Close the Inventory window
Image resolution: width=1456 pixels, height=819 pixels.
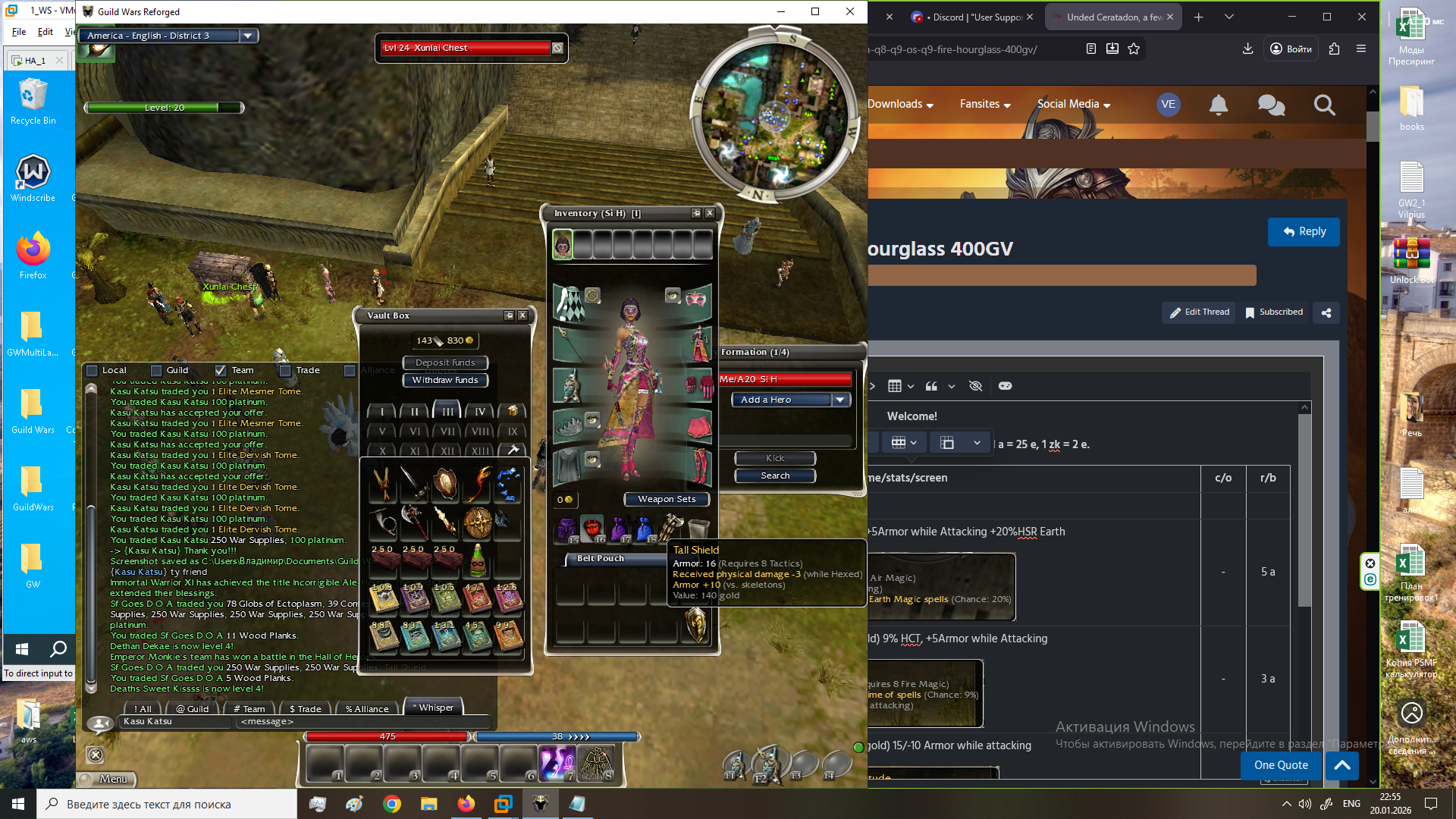point(710,213)
